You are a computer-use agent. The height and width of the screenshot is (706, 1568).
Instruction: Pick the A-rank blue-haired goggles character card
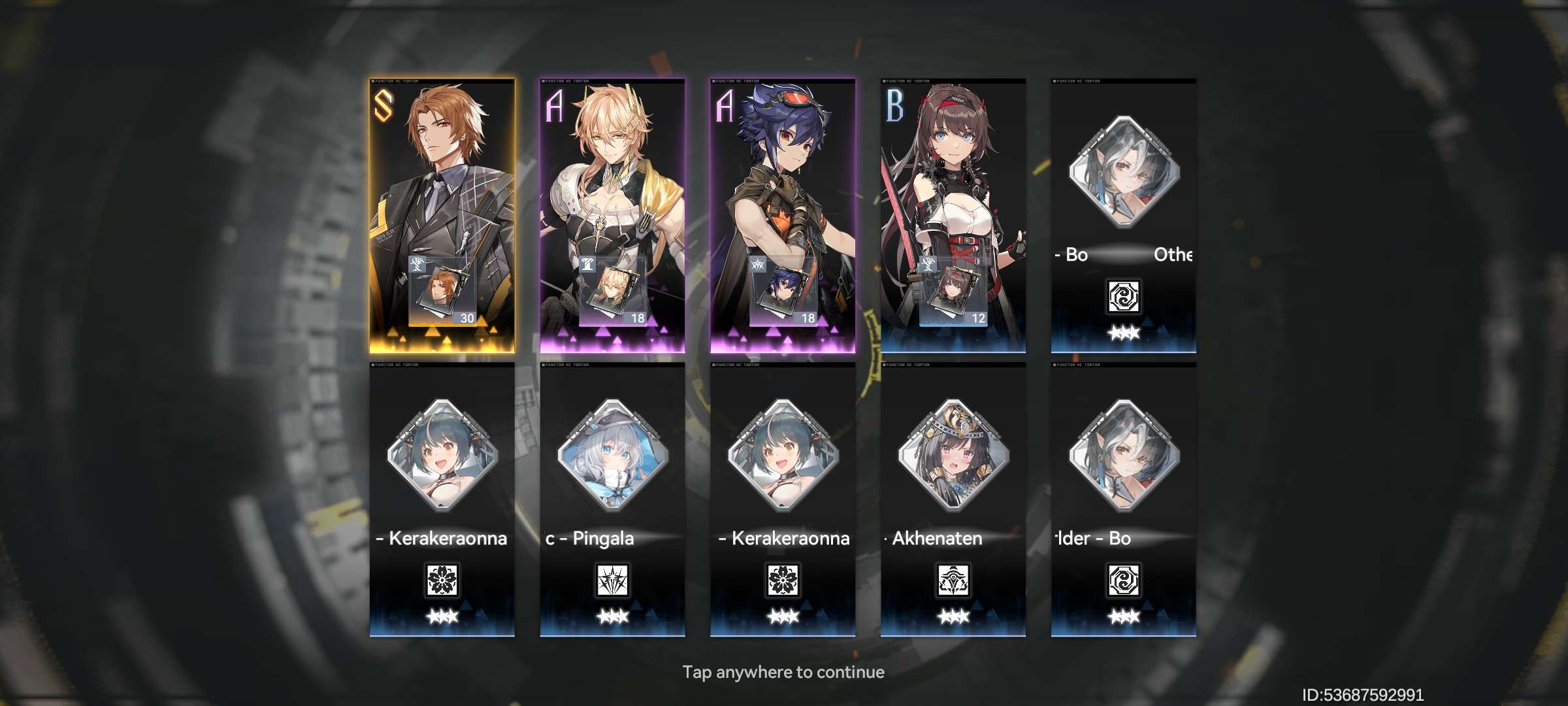pyautogui.click(x=783, y=216)
